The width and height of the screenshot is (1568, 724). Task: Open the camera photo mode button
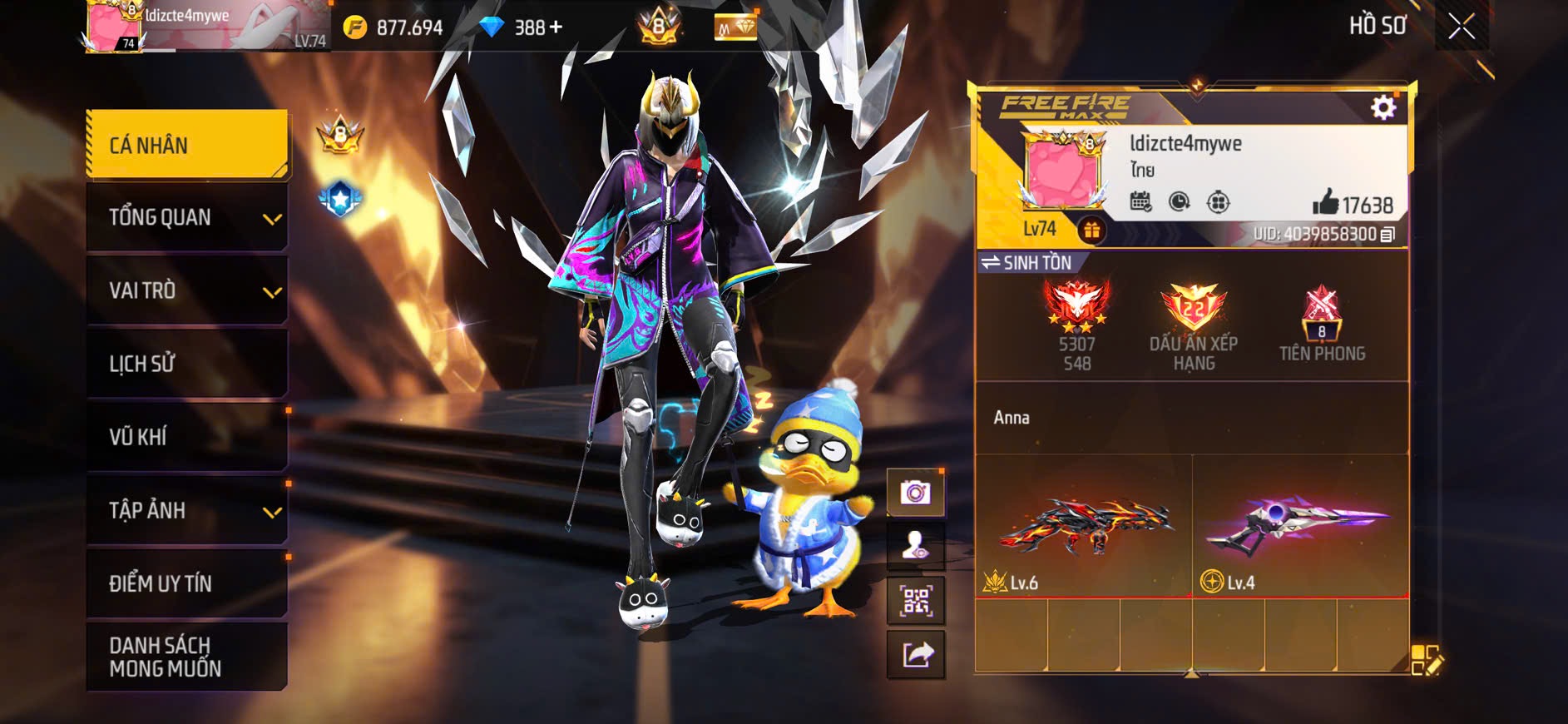915,493
